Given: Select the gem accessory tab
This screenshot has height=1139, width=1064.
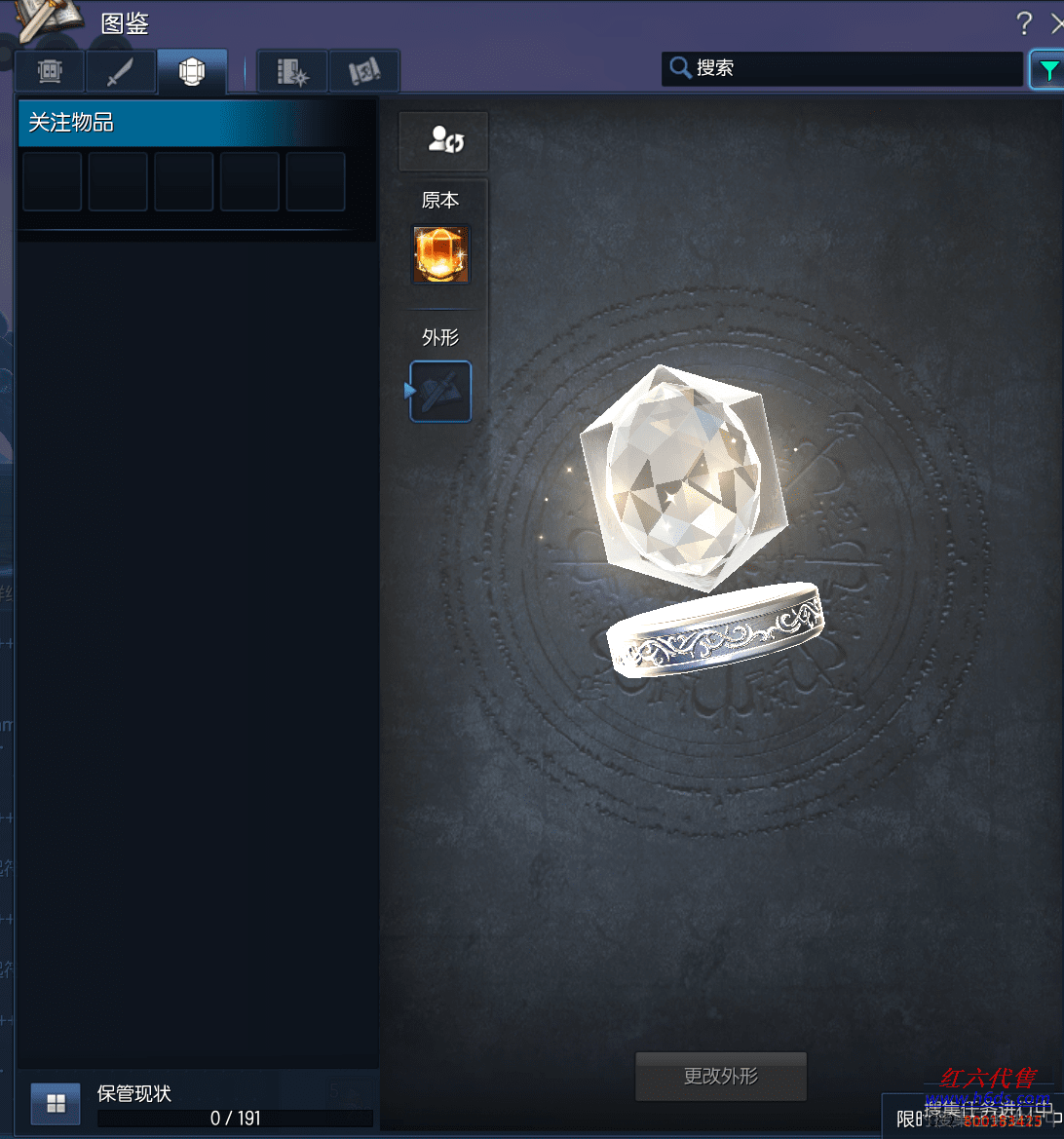Looking at the screenshot, I should pyautogui.click(x=192, y=71).
